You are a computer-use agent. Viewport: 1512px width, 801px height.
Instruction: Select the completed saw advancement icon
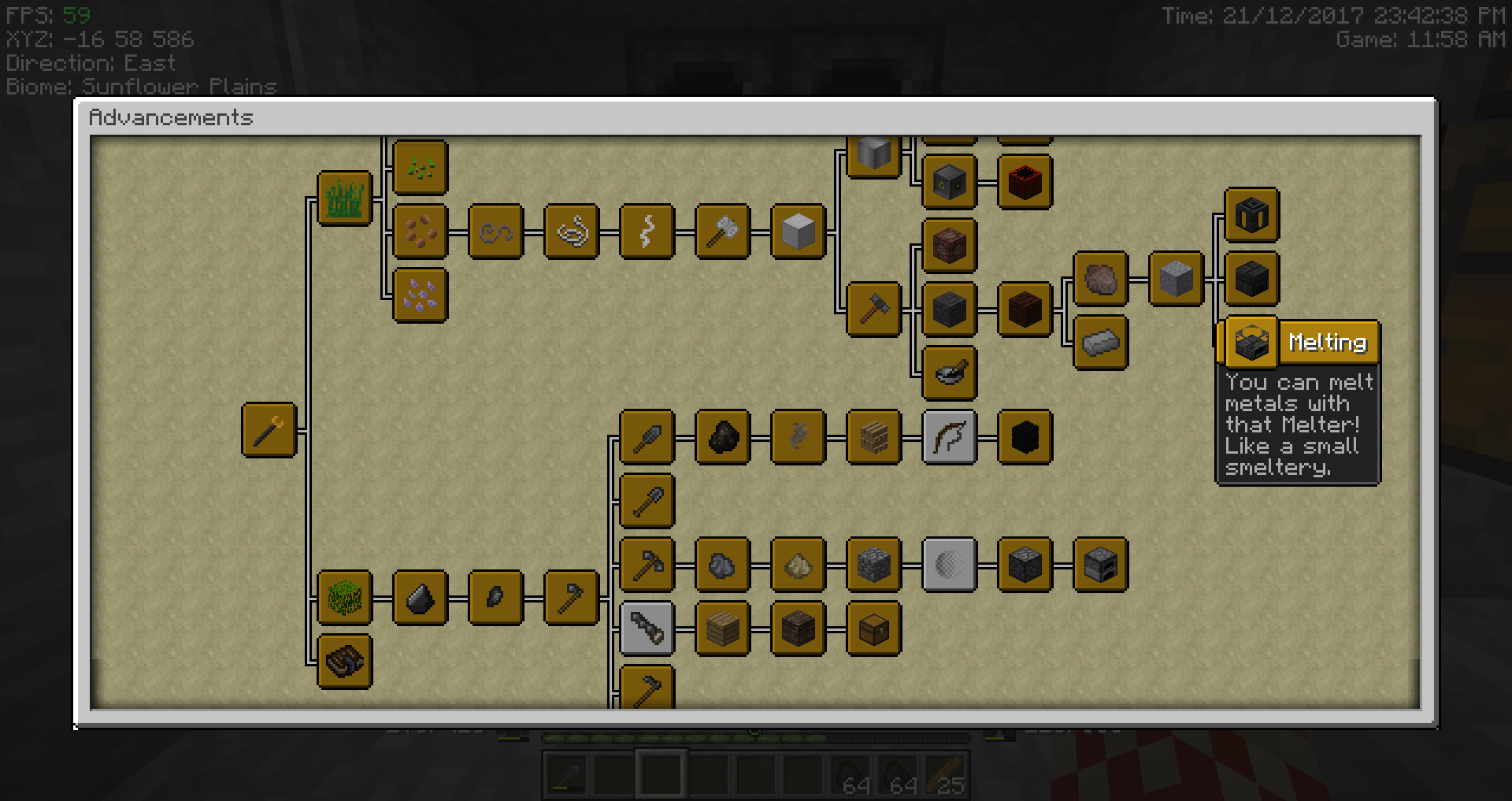[647, 630]
